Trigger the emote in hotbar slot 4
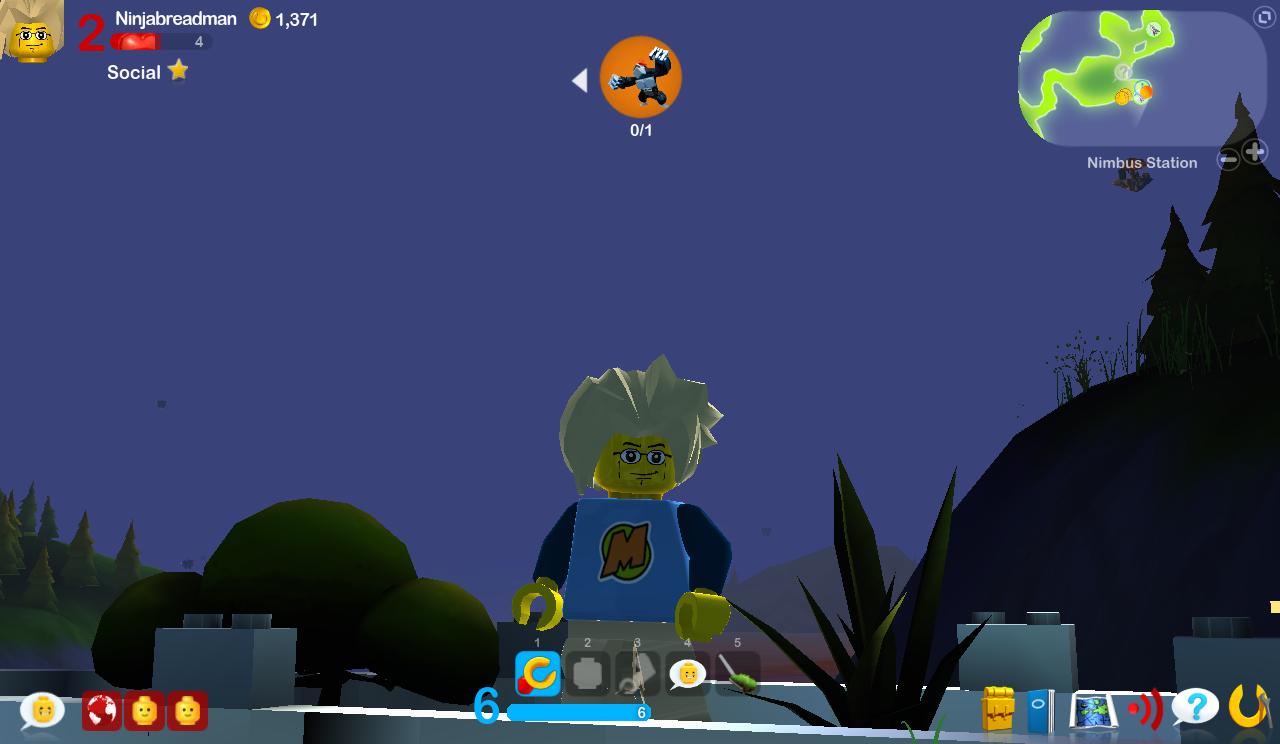The height and width of the screenshot is (744, 1280). coord(687,672)
